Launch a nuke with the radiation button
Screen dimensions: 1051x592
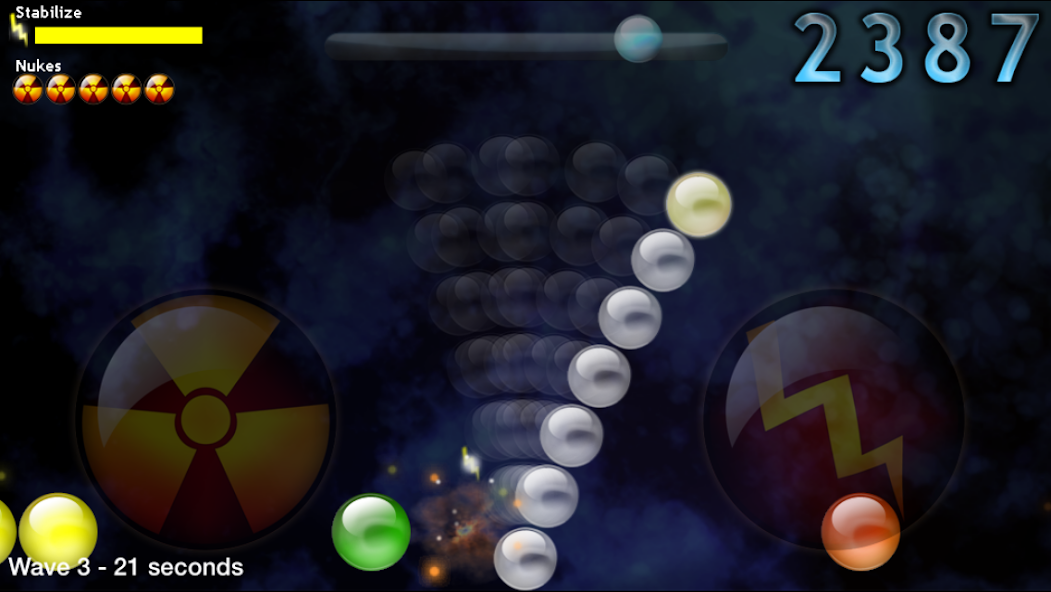pyautogui.click(x=205, y=420)
